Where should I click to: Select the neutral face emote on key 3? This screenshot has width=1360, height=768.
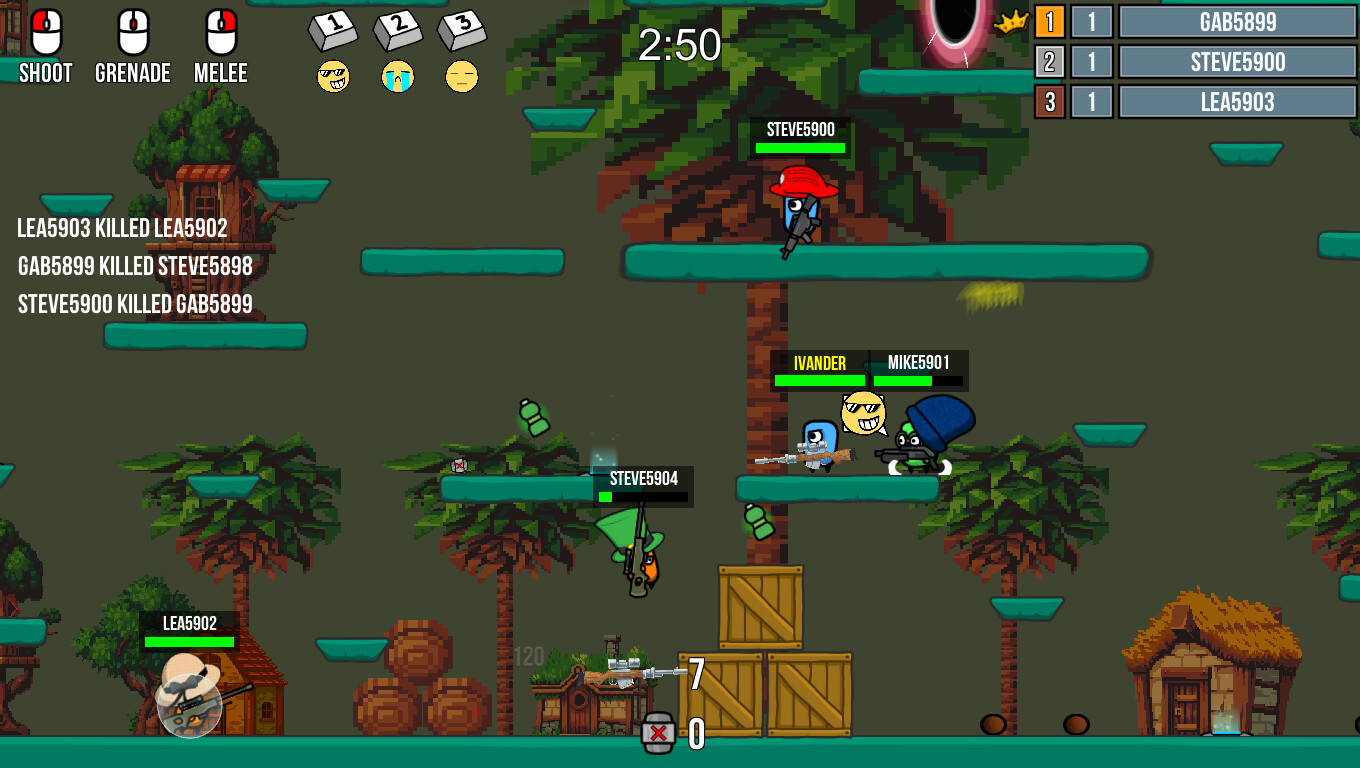[462, 76]
